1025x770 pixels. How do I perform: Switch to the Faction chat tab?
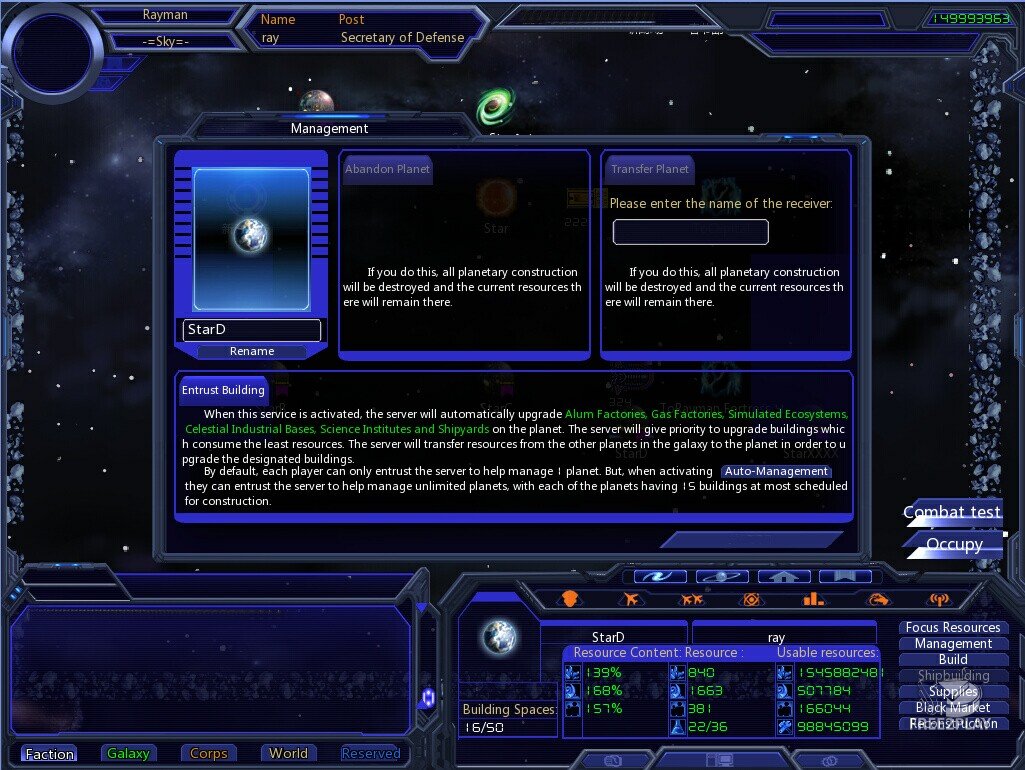coord(50,754)
